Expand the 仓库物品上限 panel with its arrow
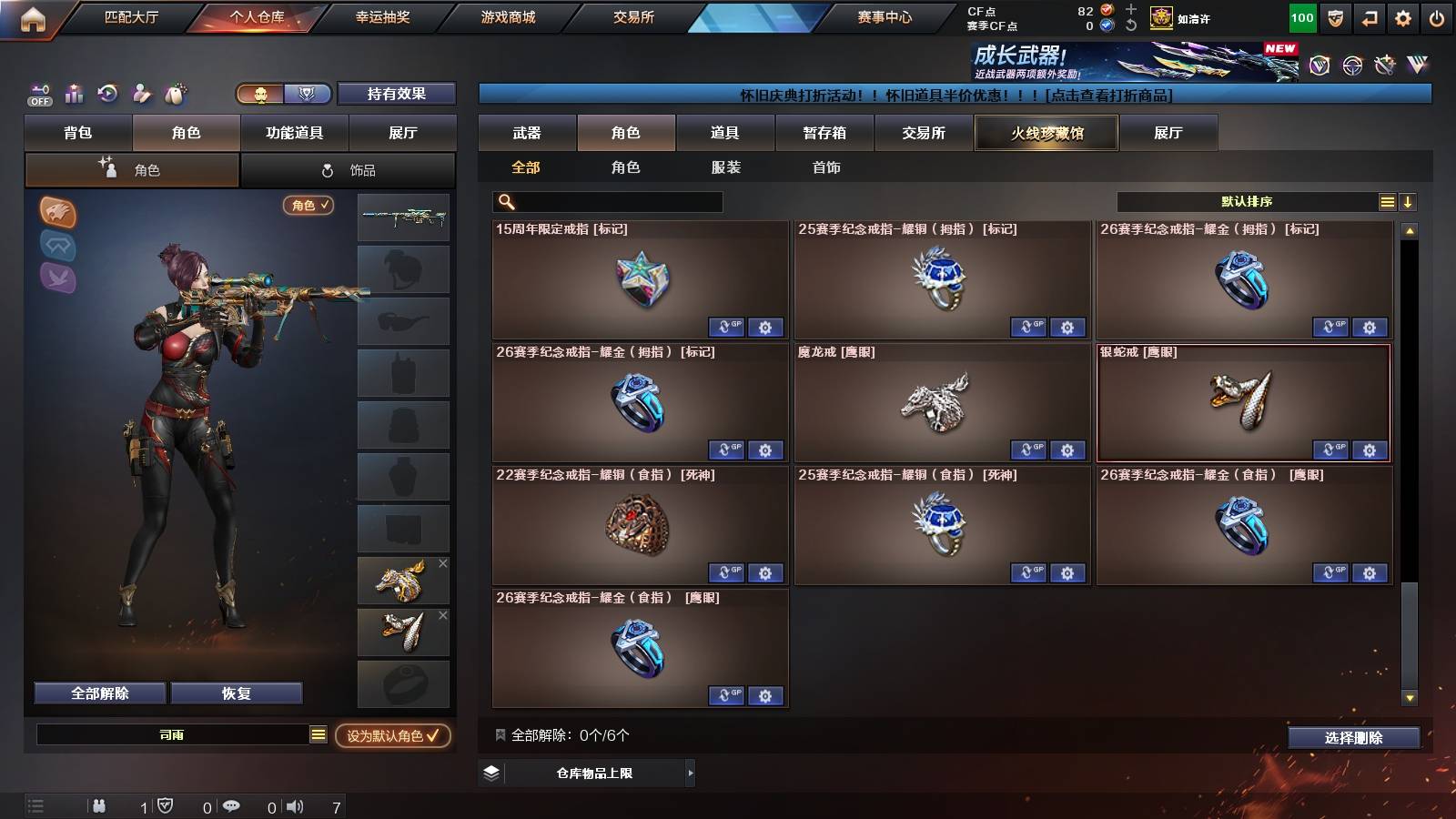The image size is (1456, 819). click(689, 772)
